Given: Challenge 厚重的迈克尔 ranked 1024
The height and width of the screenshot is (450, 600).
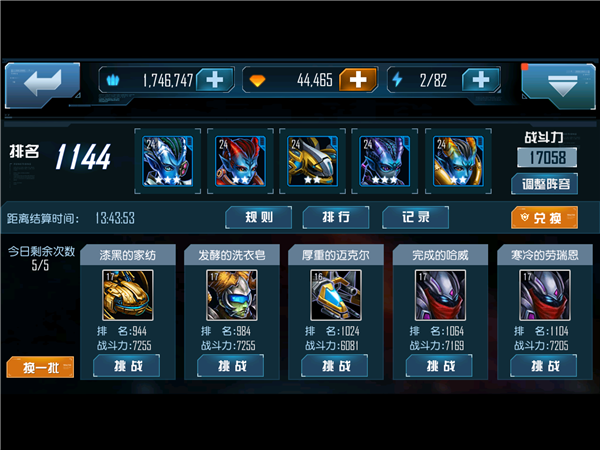Looking at the screenshot, I should tap(335, 366).
